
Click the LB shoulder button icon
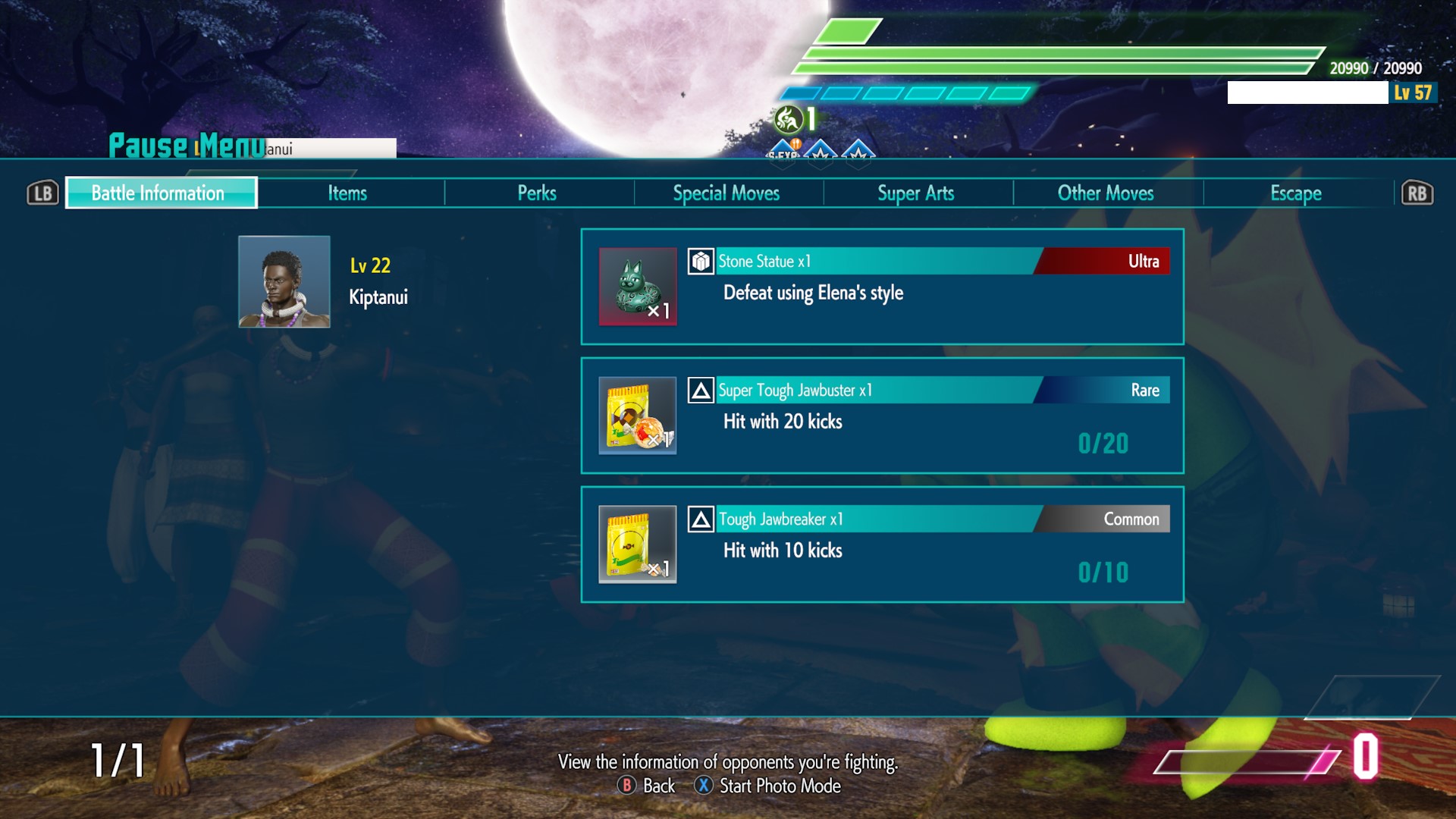(43, 193)
